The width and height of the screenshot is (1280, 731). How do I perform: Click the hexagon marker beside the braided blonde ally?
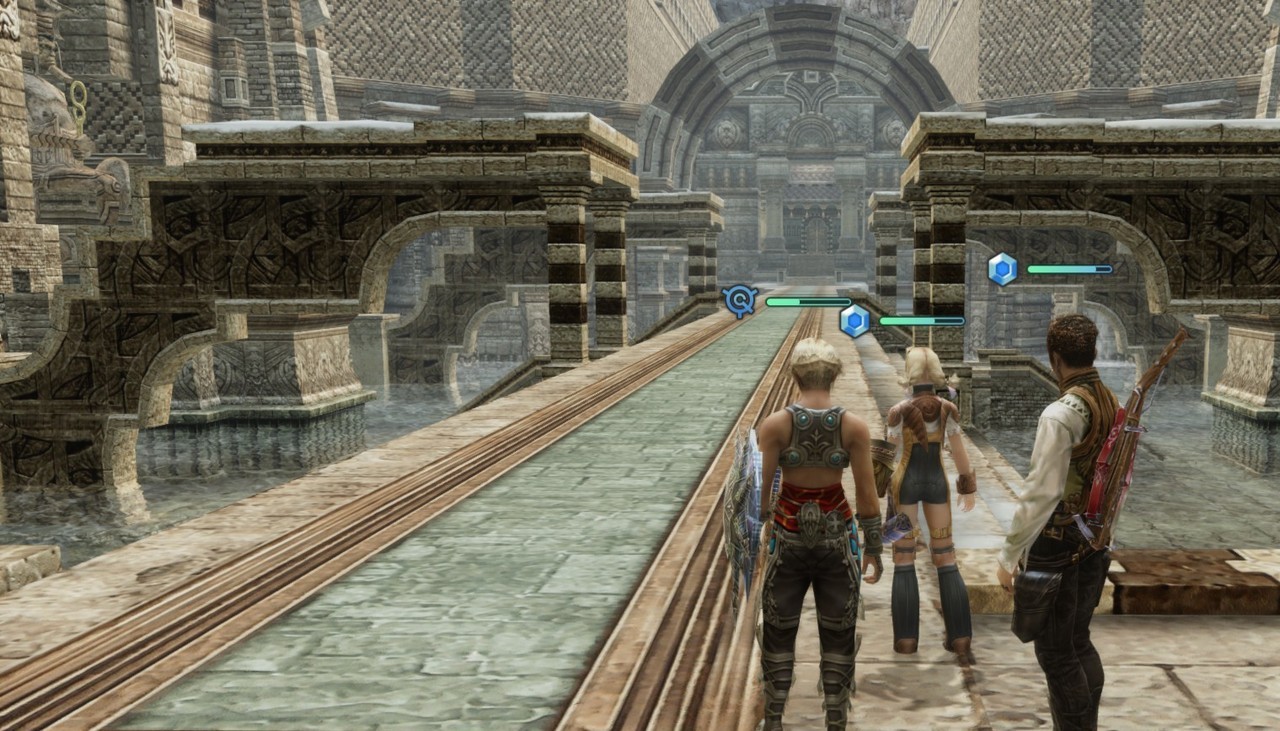854,321
